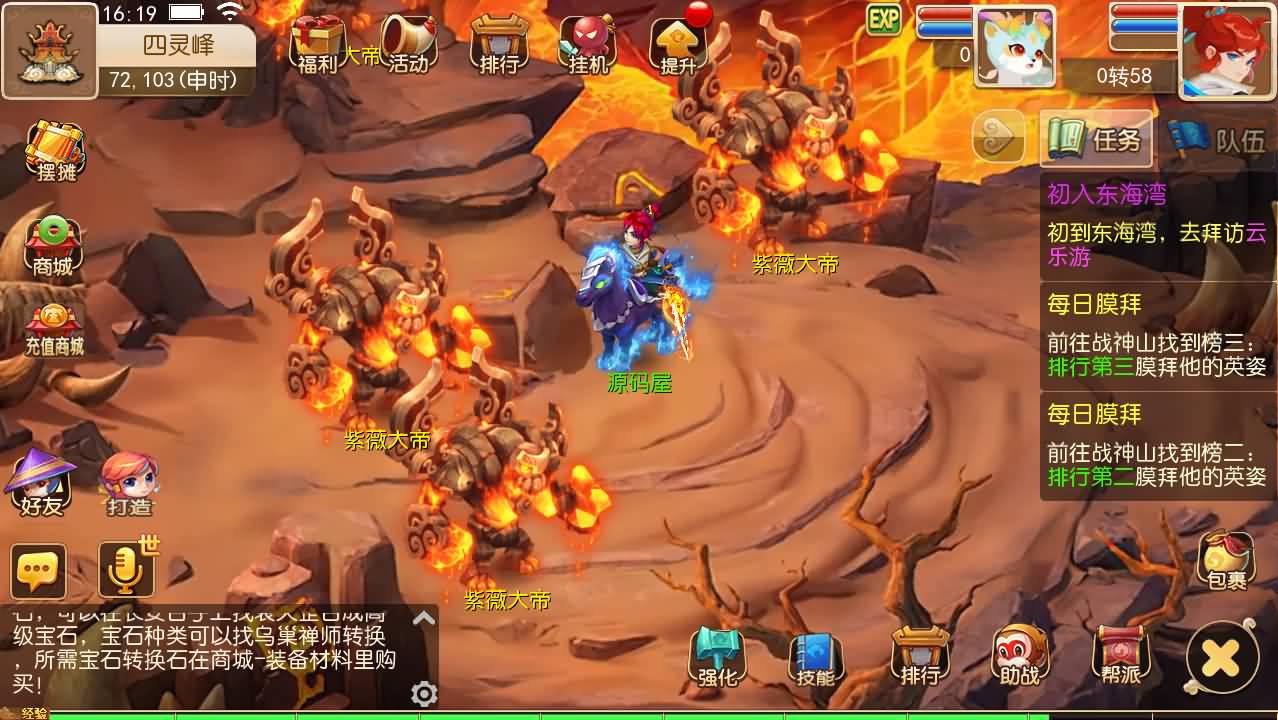
Task: Open the 摆摊 stall market
Action: click(56, 151)
